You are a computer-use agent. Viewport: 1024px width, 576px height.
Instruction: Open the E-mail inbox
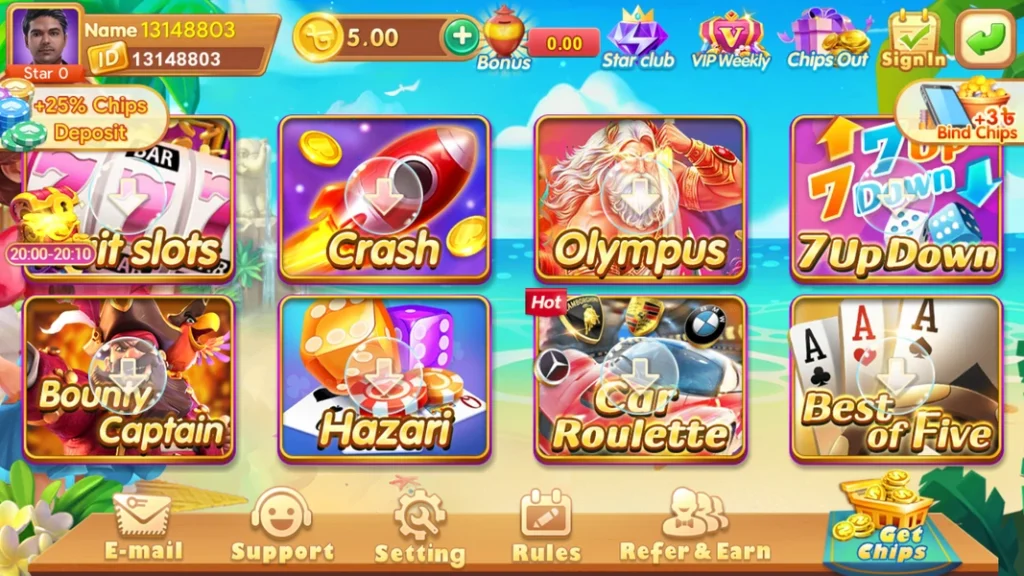143,526
